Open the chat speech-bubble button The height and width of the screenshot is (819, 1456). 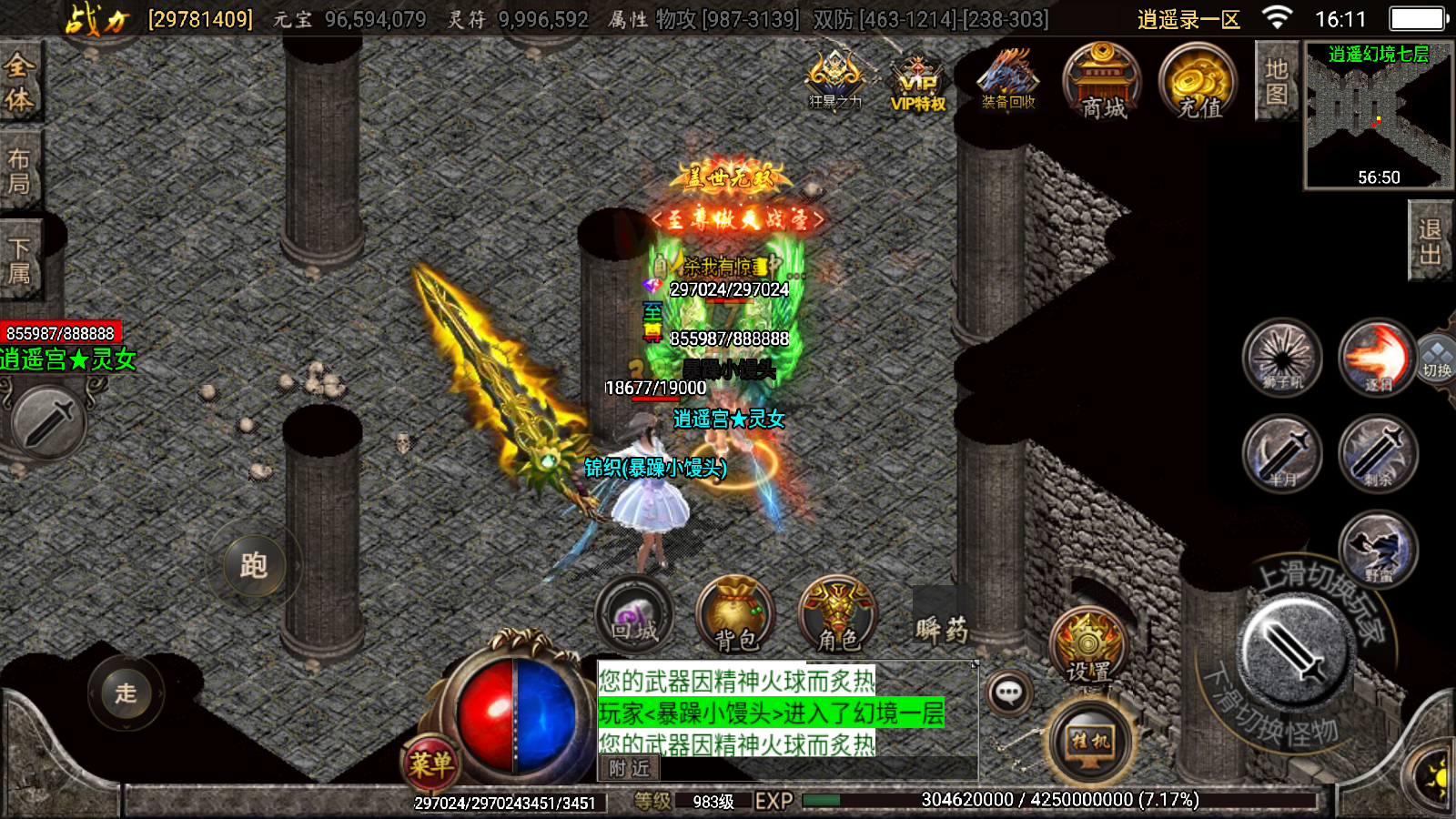point(1008,694)
